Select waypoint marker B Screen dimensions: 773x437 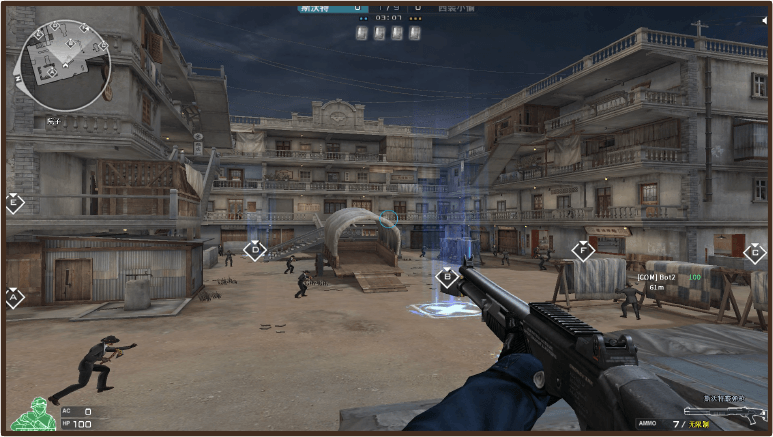447,277
